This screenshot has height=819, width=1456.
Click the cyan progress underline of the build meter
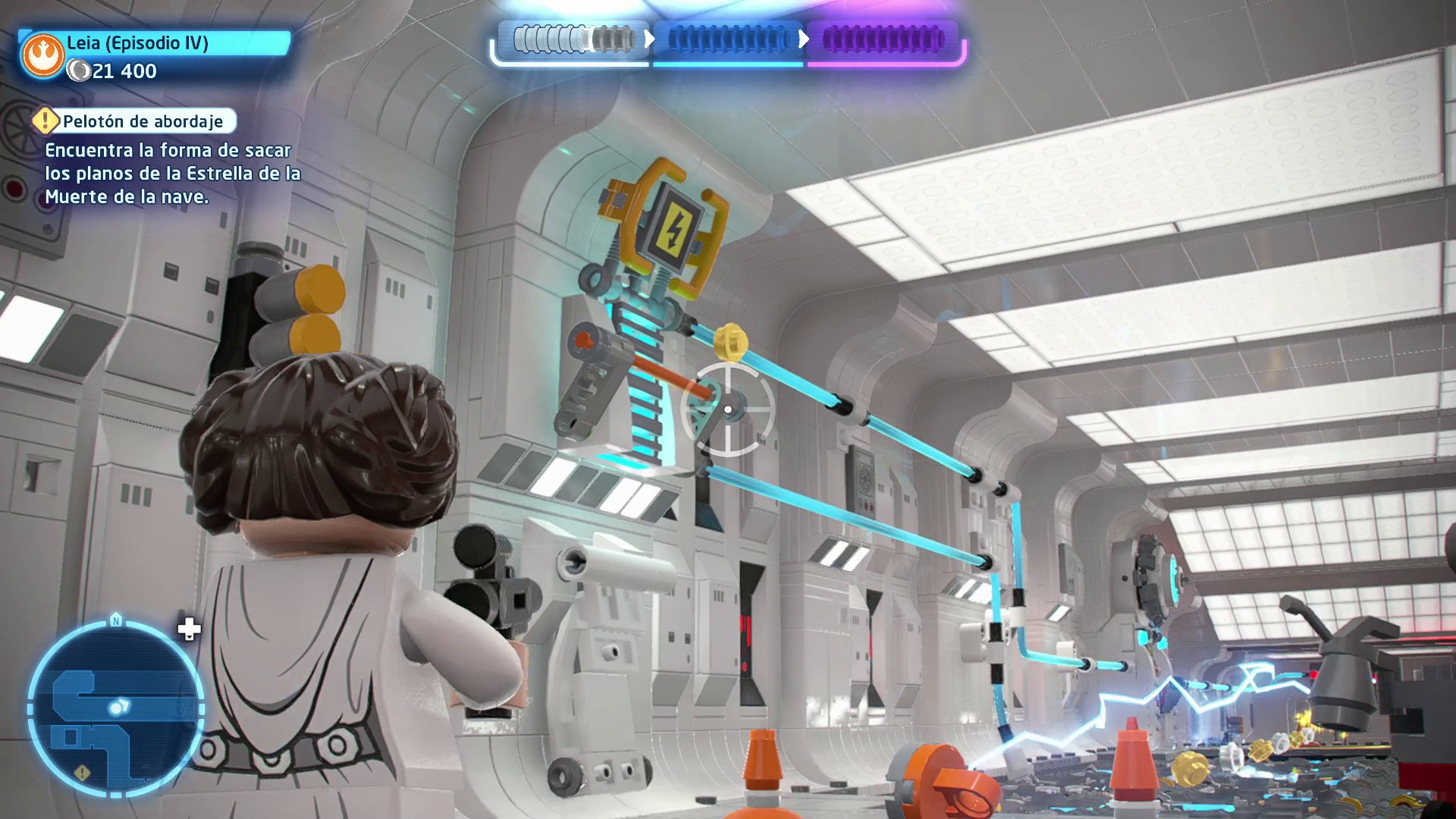[726, 64]
